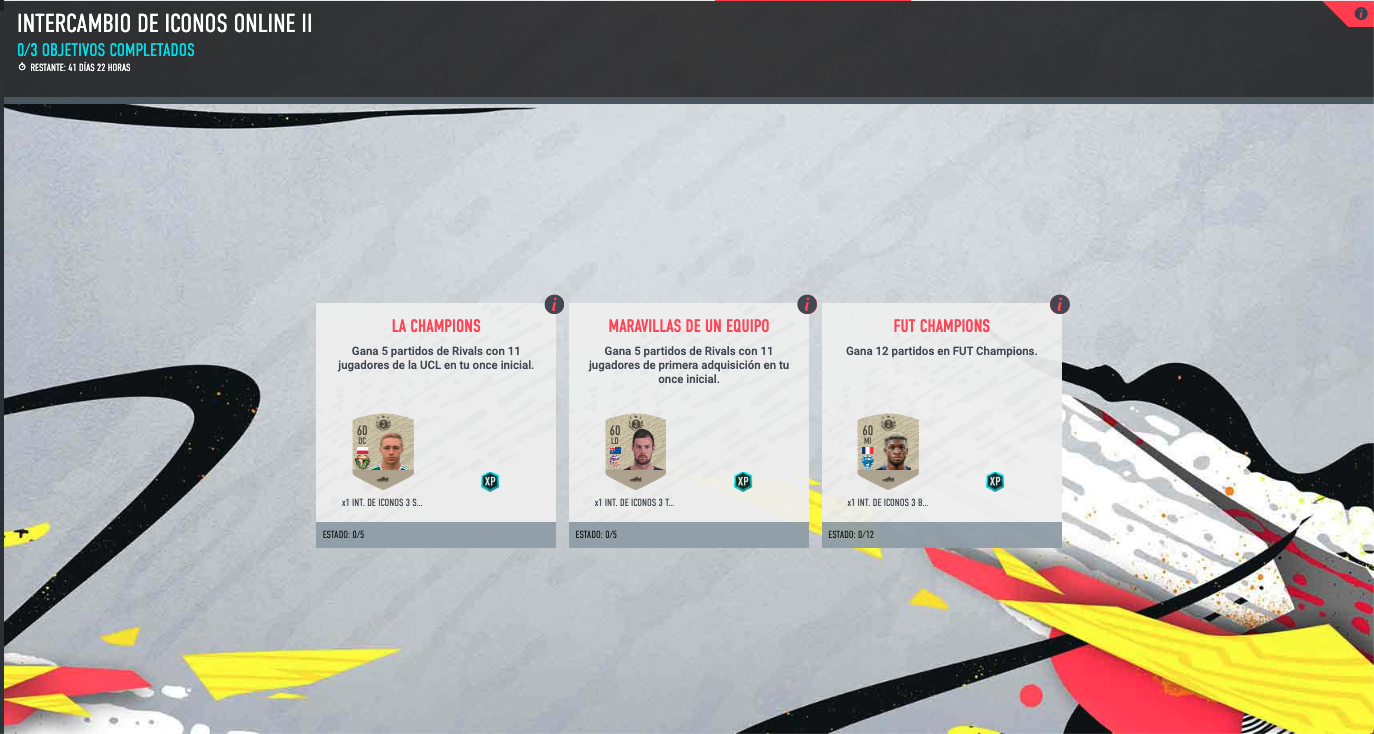
Task: Click the ESTADO 0/12 progress bar
Action: pos(942,536)
